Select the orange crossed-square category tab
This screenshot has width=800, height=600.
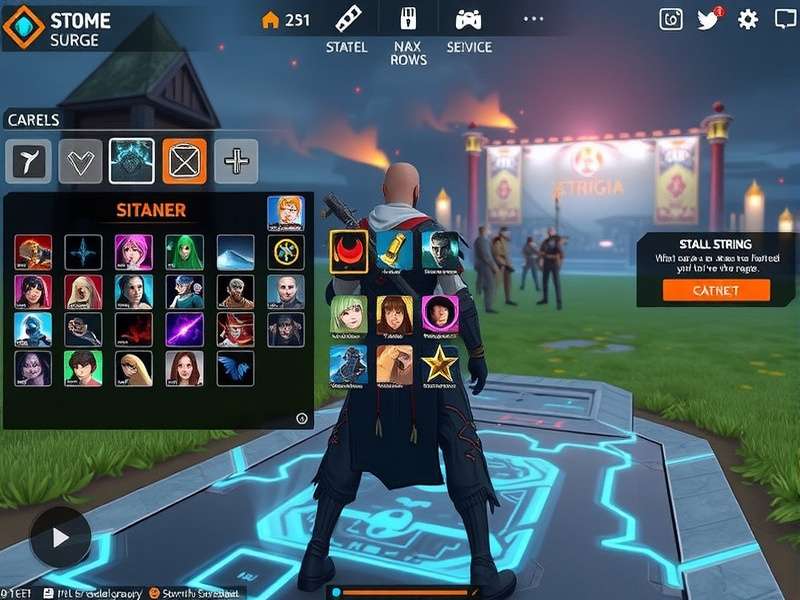(184, 161)
